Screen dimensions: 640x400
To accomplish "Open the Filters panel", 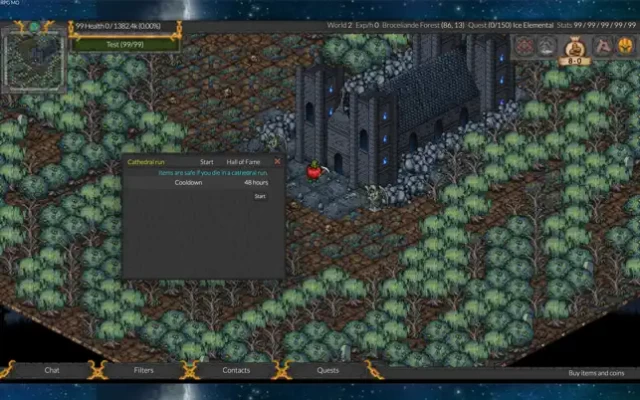I will click(144, 370).
